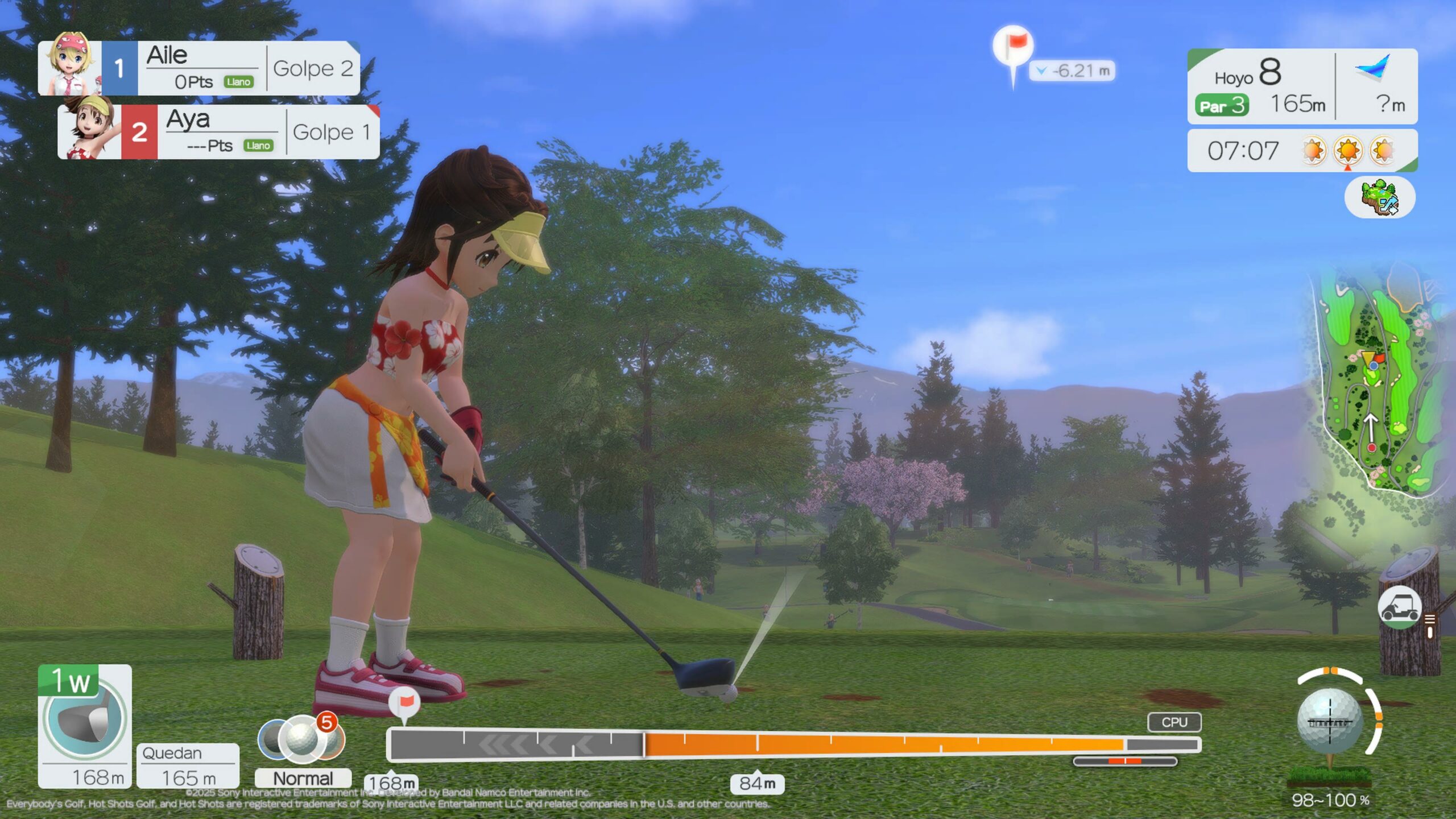Click the golf cart icon

pyautogui.click(x=1399, y=607)
